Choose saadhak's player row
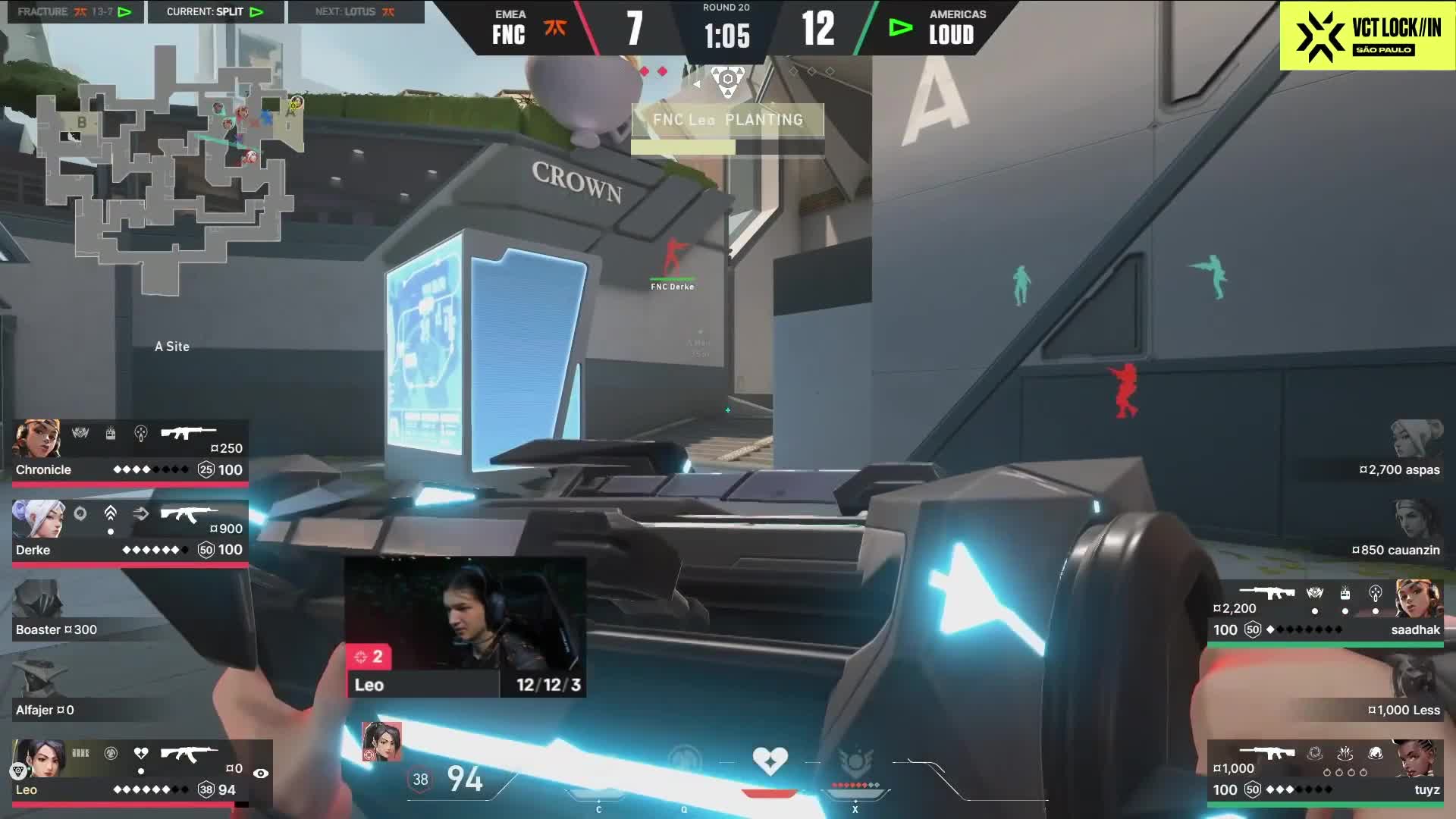 pyautogui.click(x=1326, y=612)
